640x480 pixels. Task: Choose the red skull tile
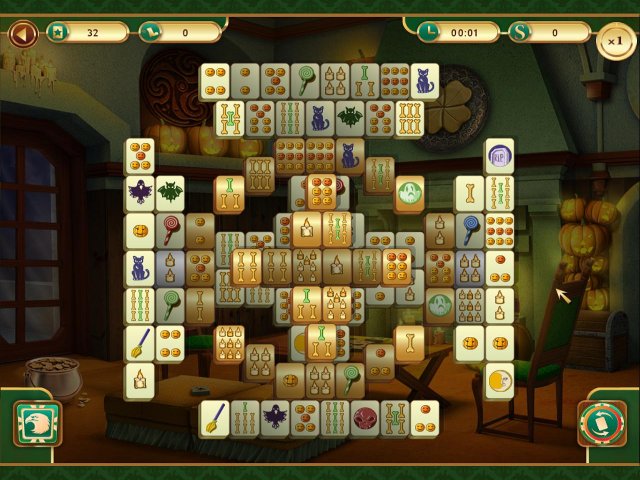coord(365,417)
